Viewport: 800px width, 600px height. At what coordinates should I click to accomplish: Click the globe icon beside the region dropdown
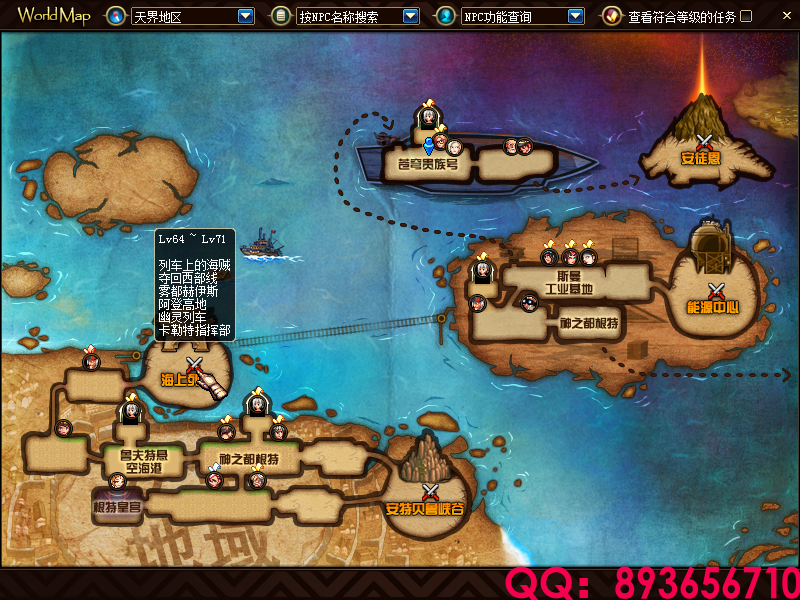point(116,17)
